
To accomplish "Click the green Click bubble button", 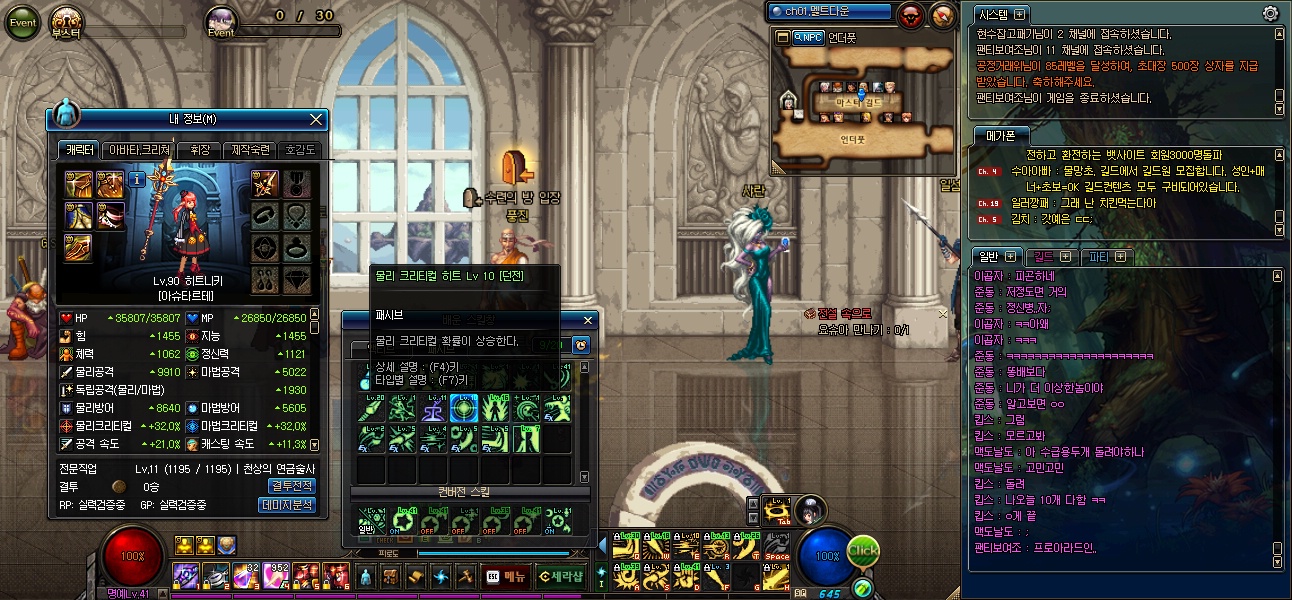I will 863,551.
